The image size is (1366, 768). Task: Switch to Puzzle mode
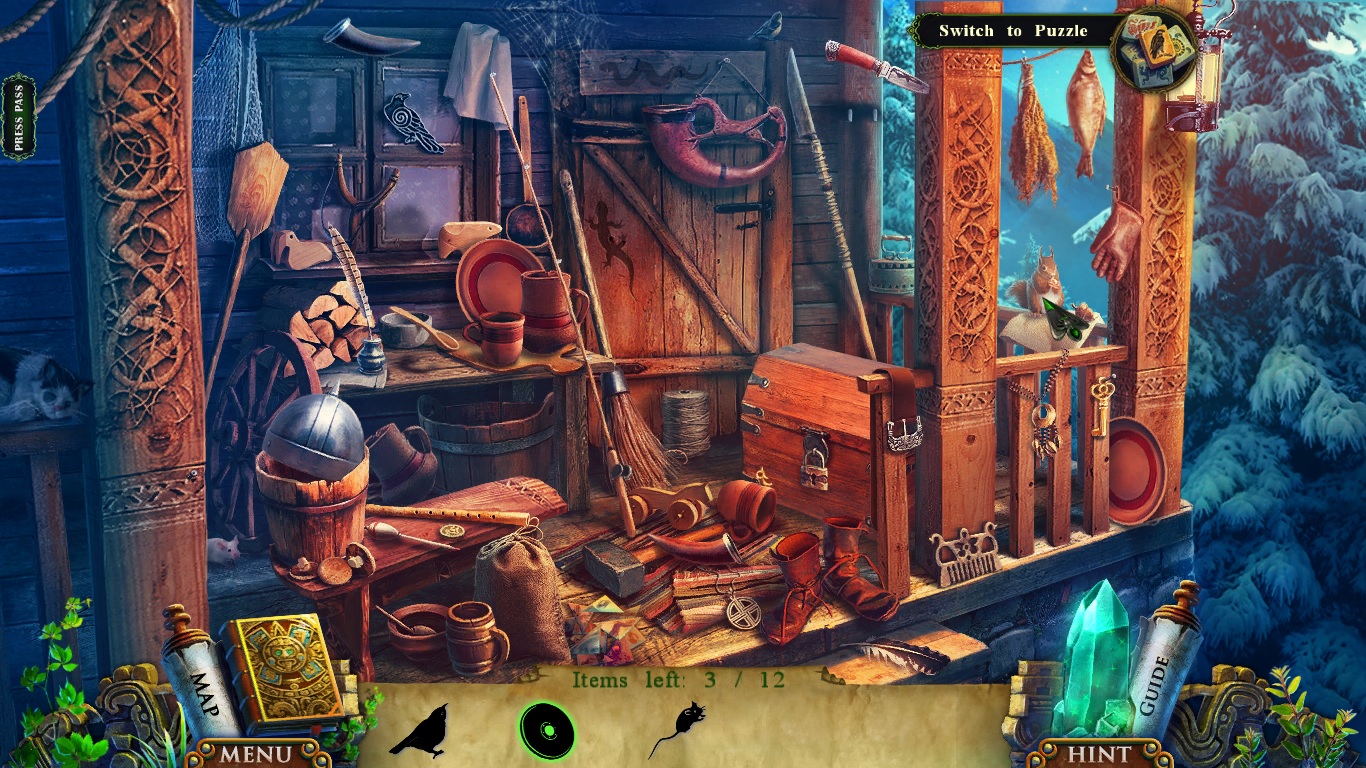tap(1012, 31)
